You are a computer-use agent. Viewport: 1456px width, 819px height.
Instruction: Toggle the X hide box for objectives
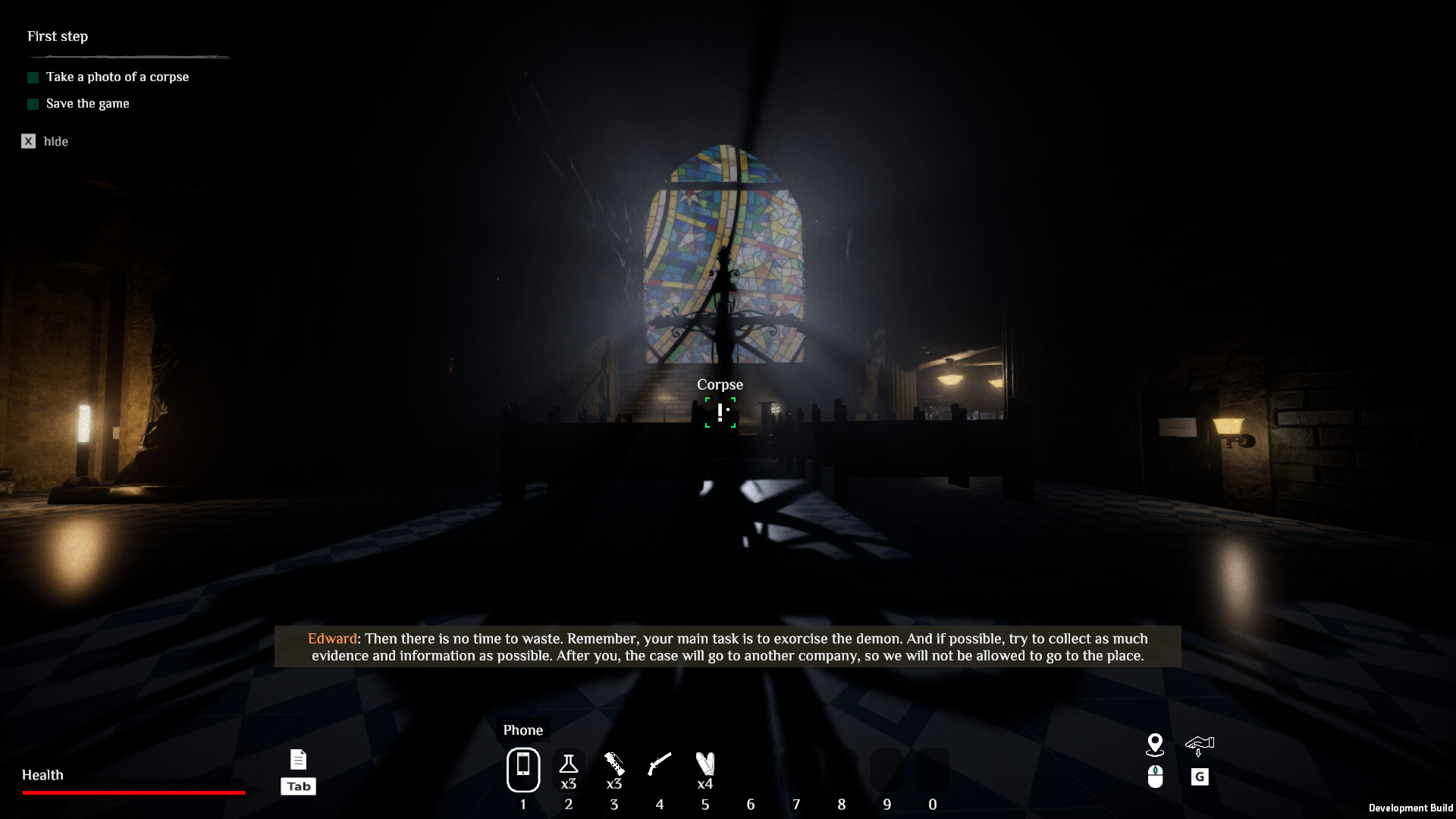click(x=28, y=141)
